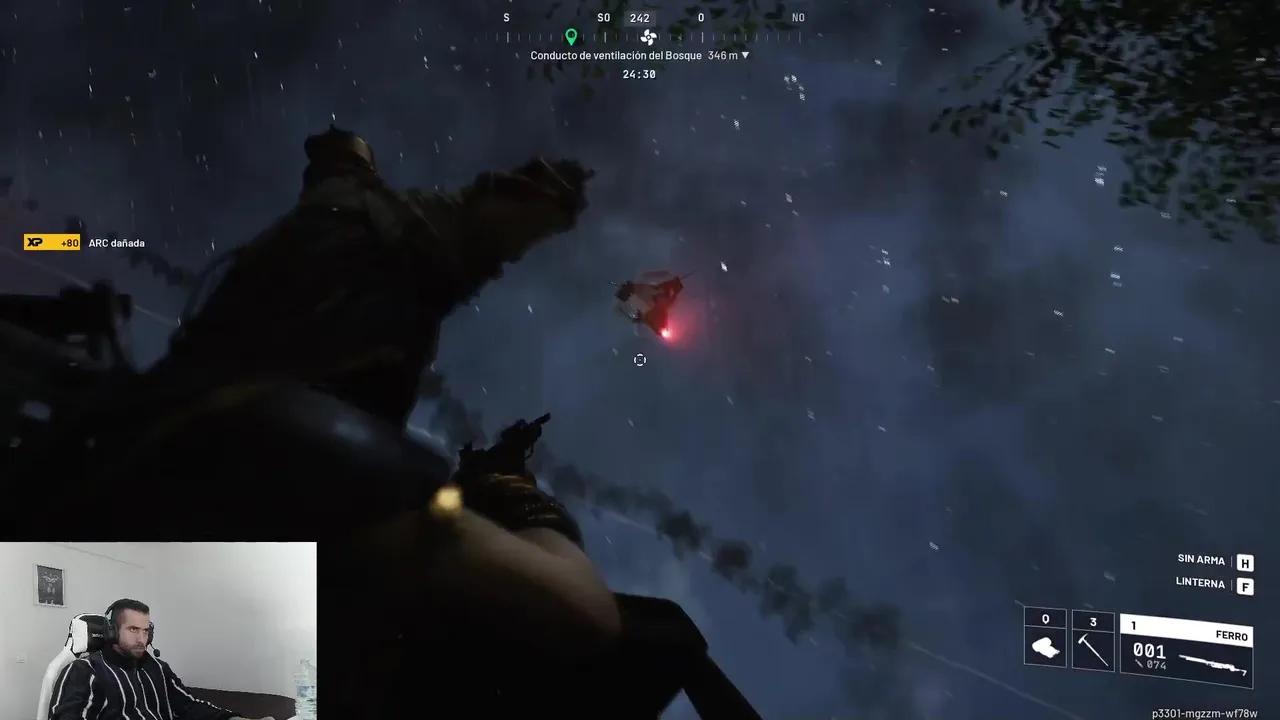This screenshot has height=720, width=1280.
Task: Select the SO compass direction label
Action: (x=603, y=17)
